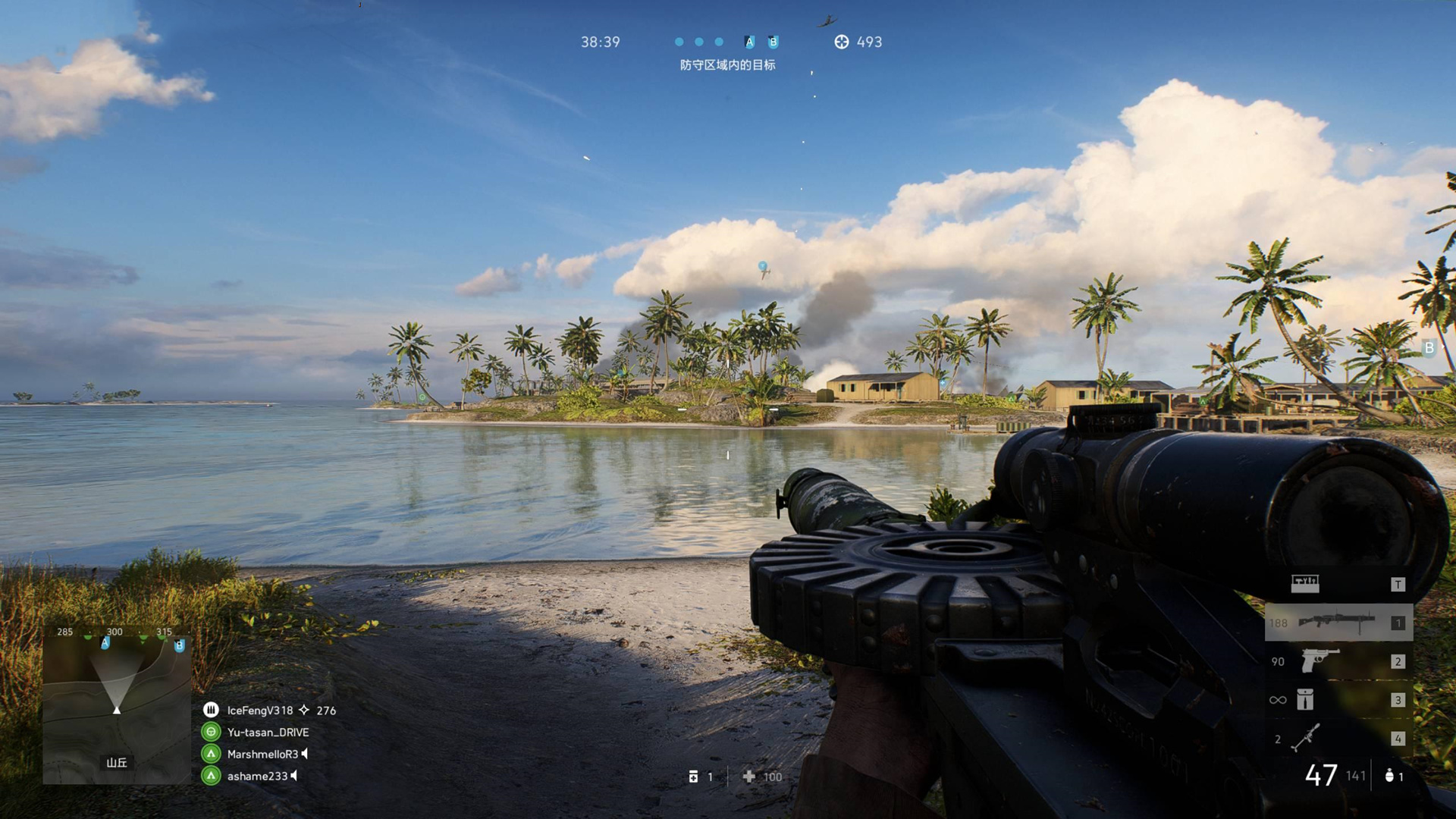Select squad member IceFengV318
1456x819 pixels.
(x=259, y=711)
